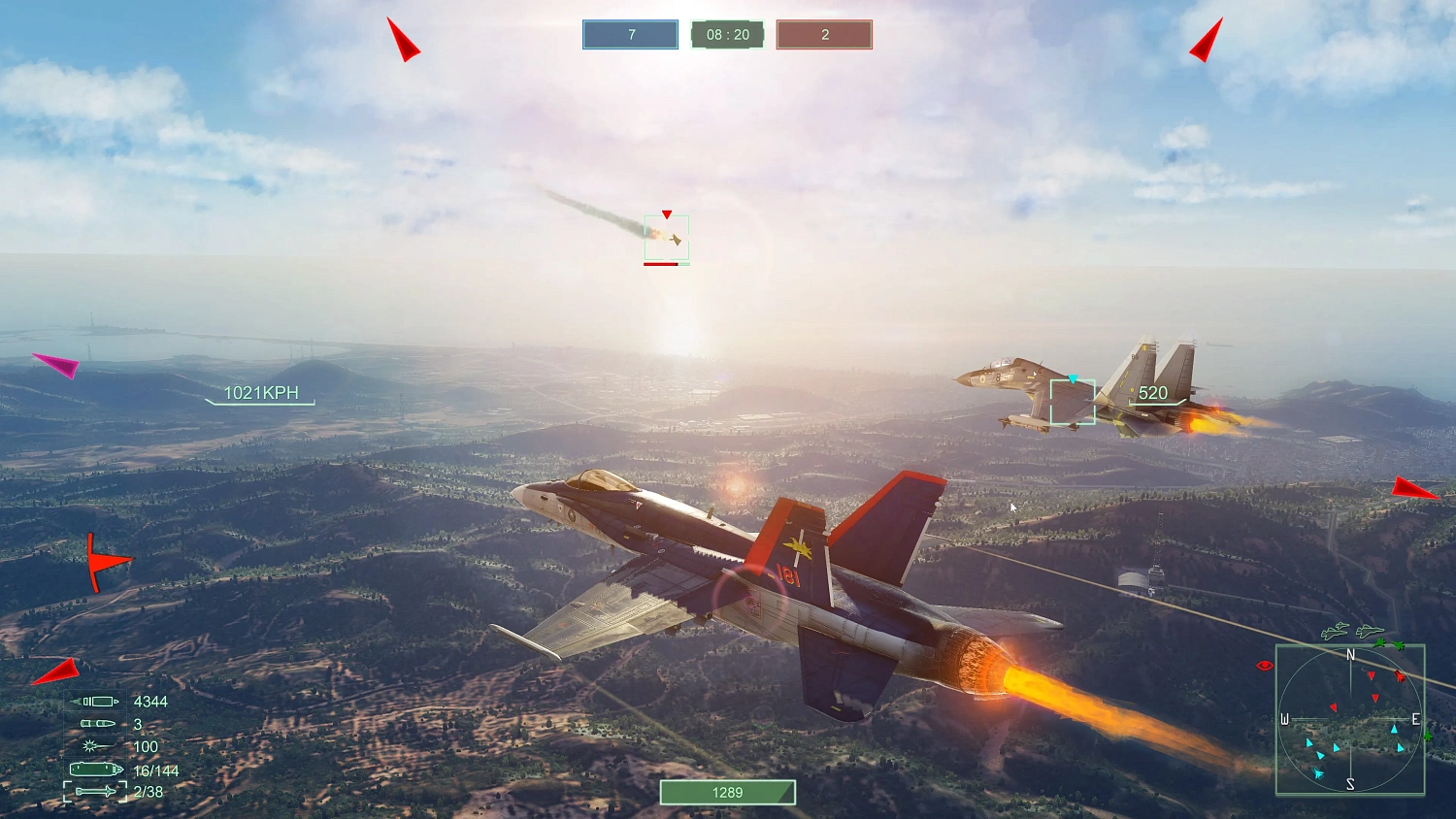Click the 08:20 match timer display
Viewport: 1456px width, 819px height.
727,34
